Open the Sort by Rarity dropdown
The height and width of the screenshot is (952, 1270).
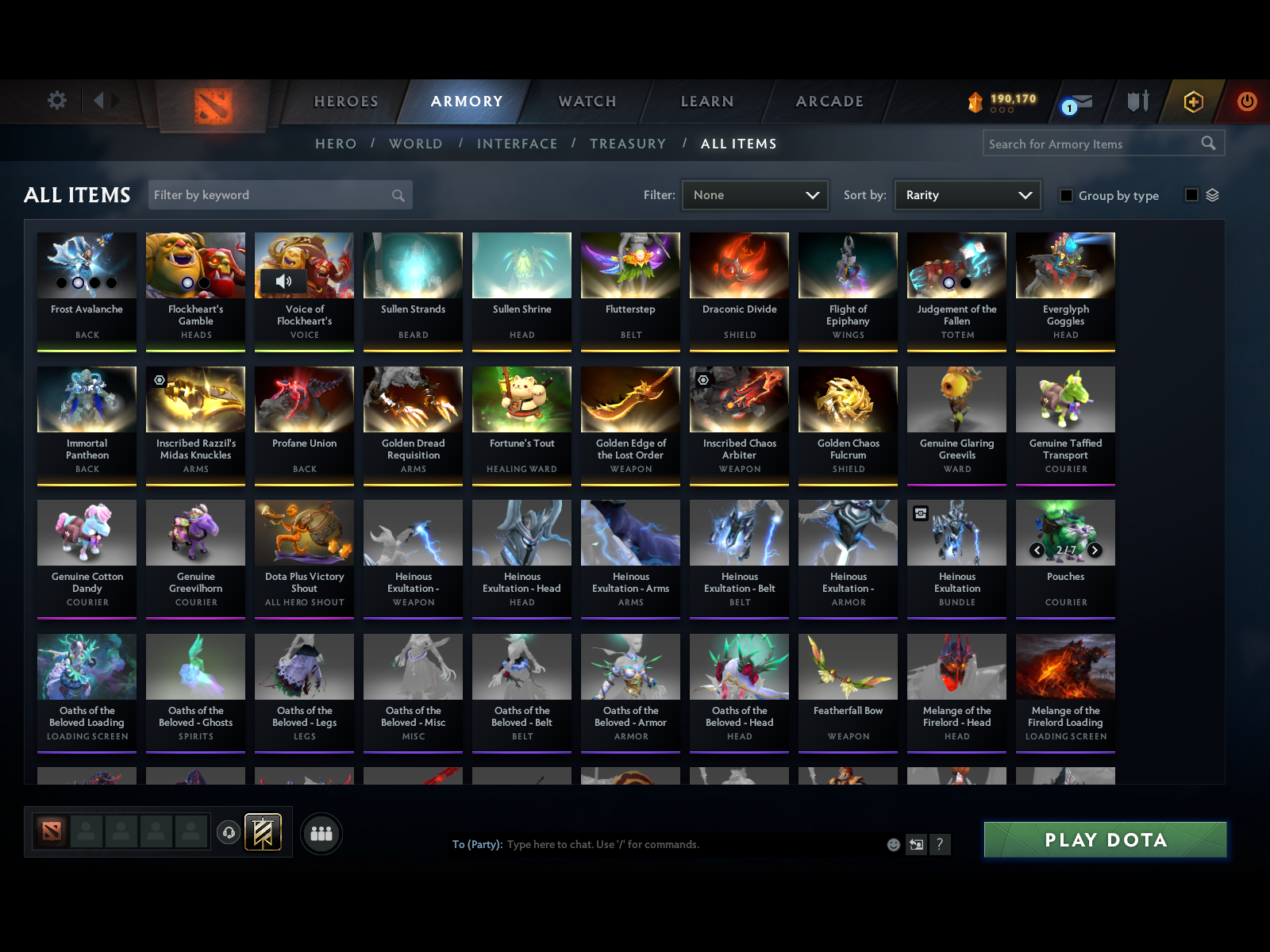(967, 194)
